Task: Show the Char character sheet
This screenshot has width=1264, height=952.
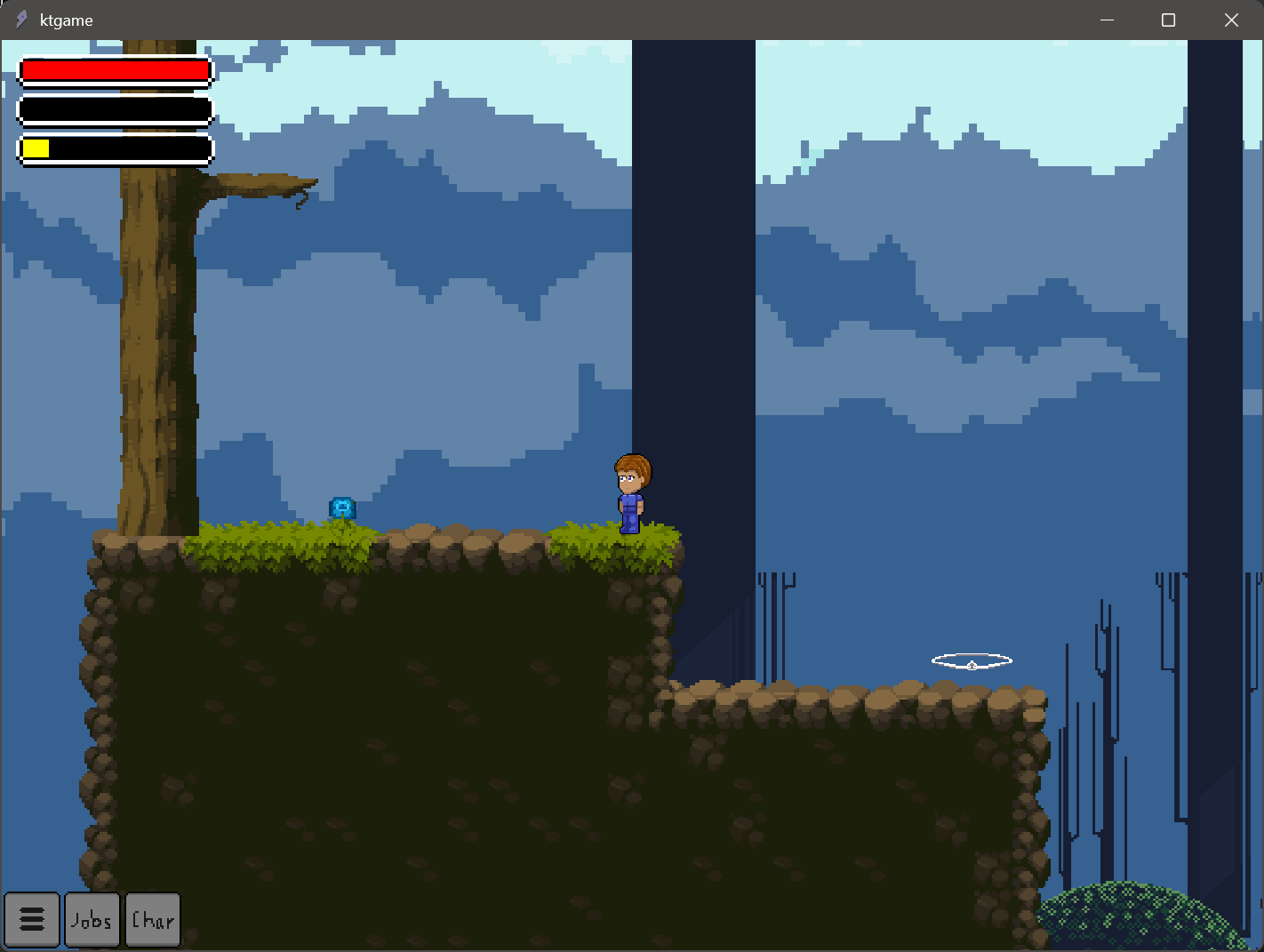Action: tap(153, 919)
